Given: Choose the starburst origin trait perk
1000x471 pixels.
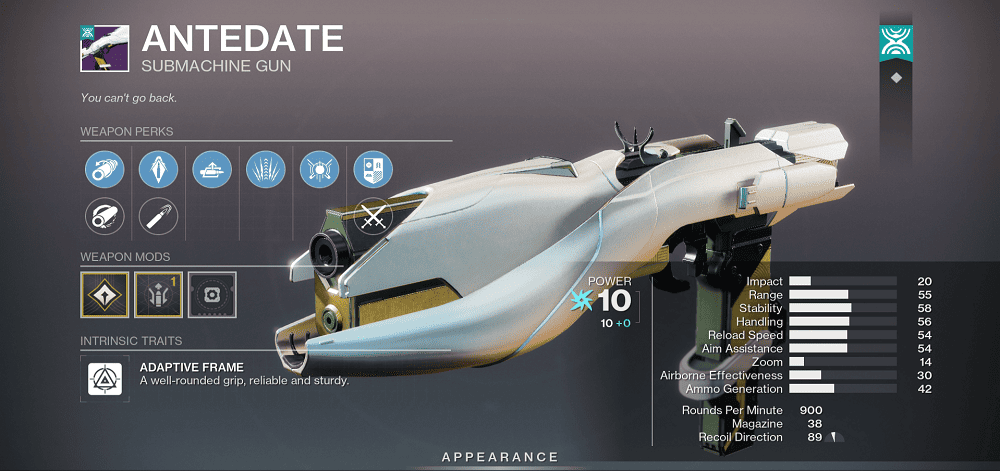Looking at the screenshot, I should click(x=319, y=168).
